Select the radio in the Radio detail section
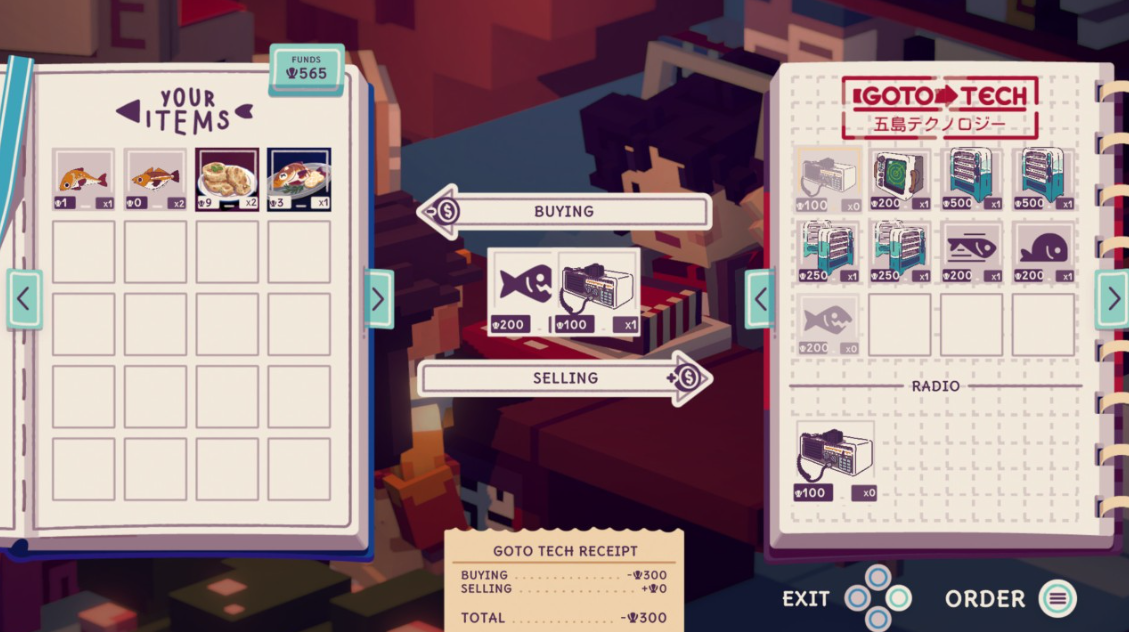Image resolution: width=1129 pixels, height=632 pixels. pyautogui.click(x=835, y=461)
